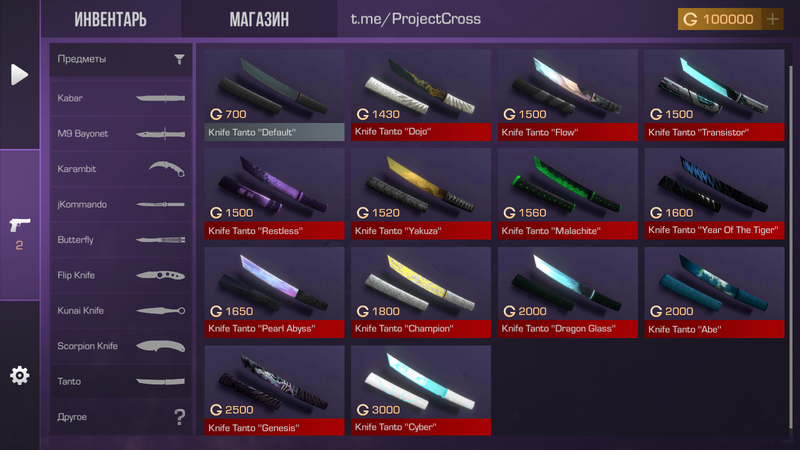Image resolution: width=800 pixels, height=450 pixels.
Task: Select the Knife Tanto "Default" item
Action: click(x=274, y=95)
